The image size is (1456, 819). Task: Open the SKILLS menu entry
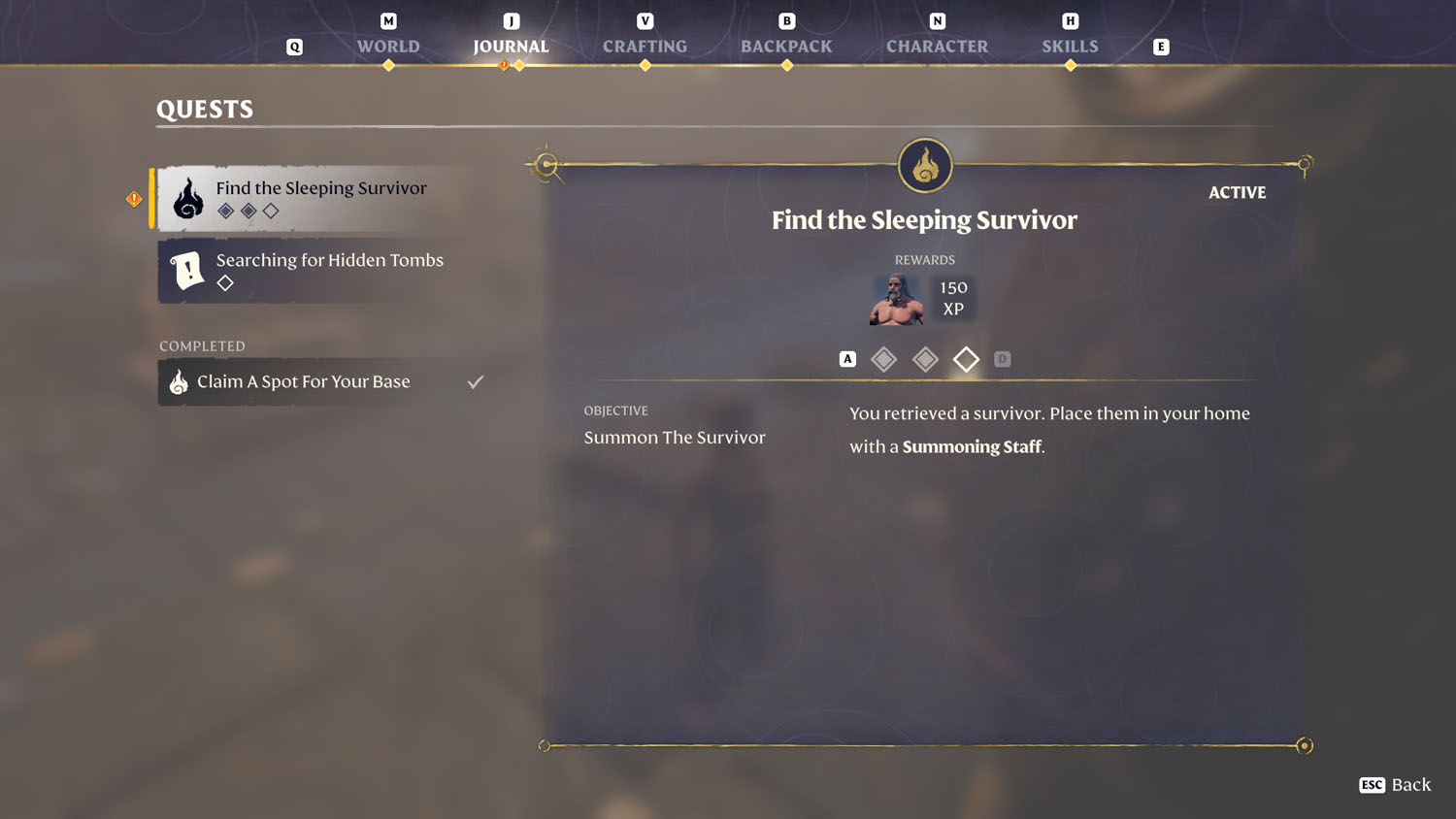(1070, 46)
